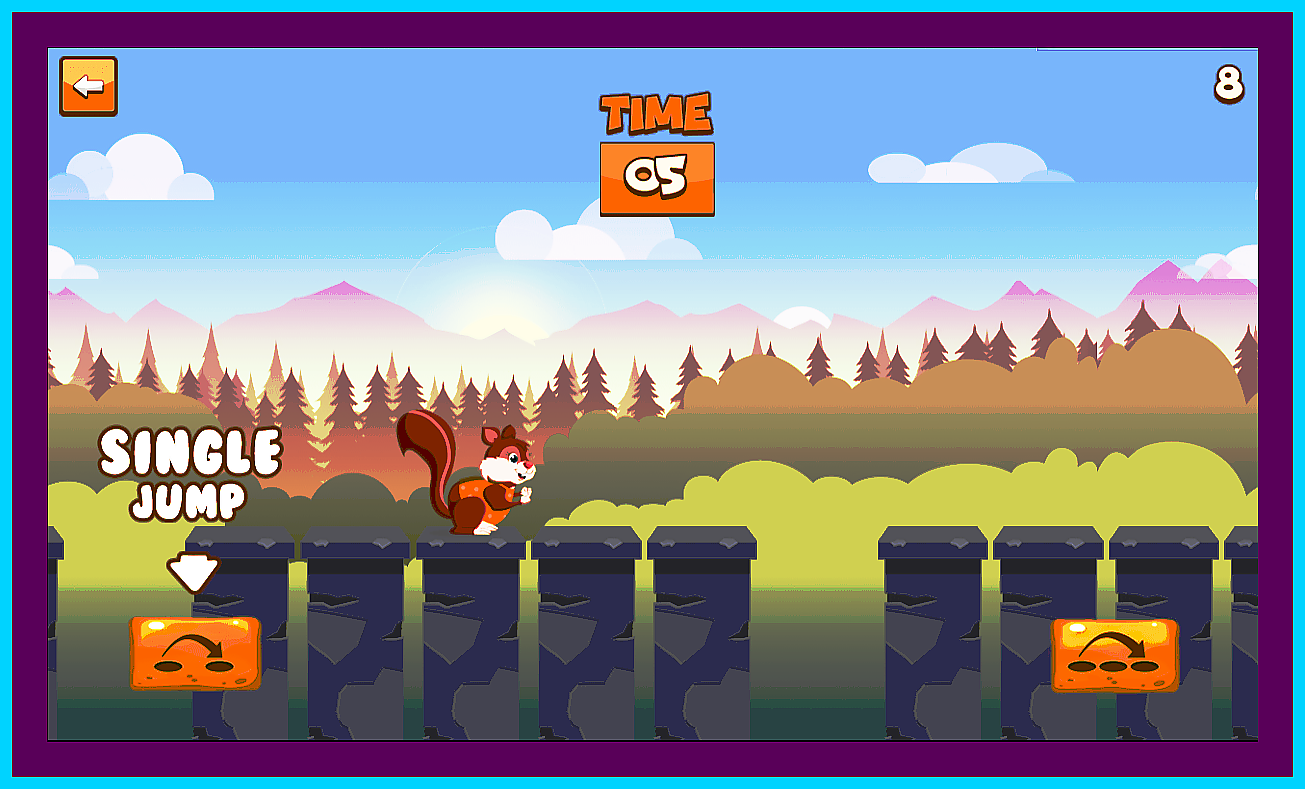Tap the 05 countdown timer panel
The height and width of the screenshot is (789, 1305).
coord(658,176)
